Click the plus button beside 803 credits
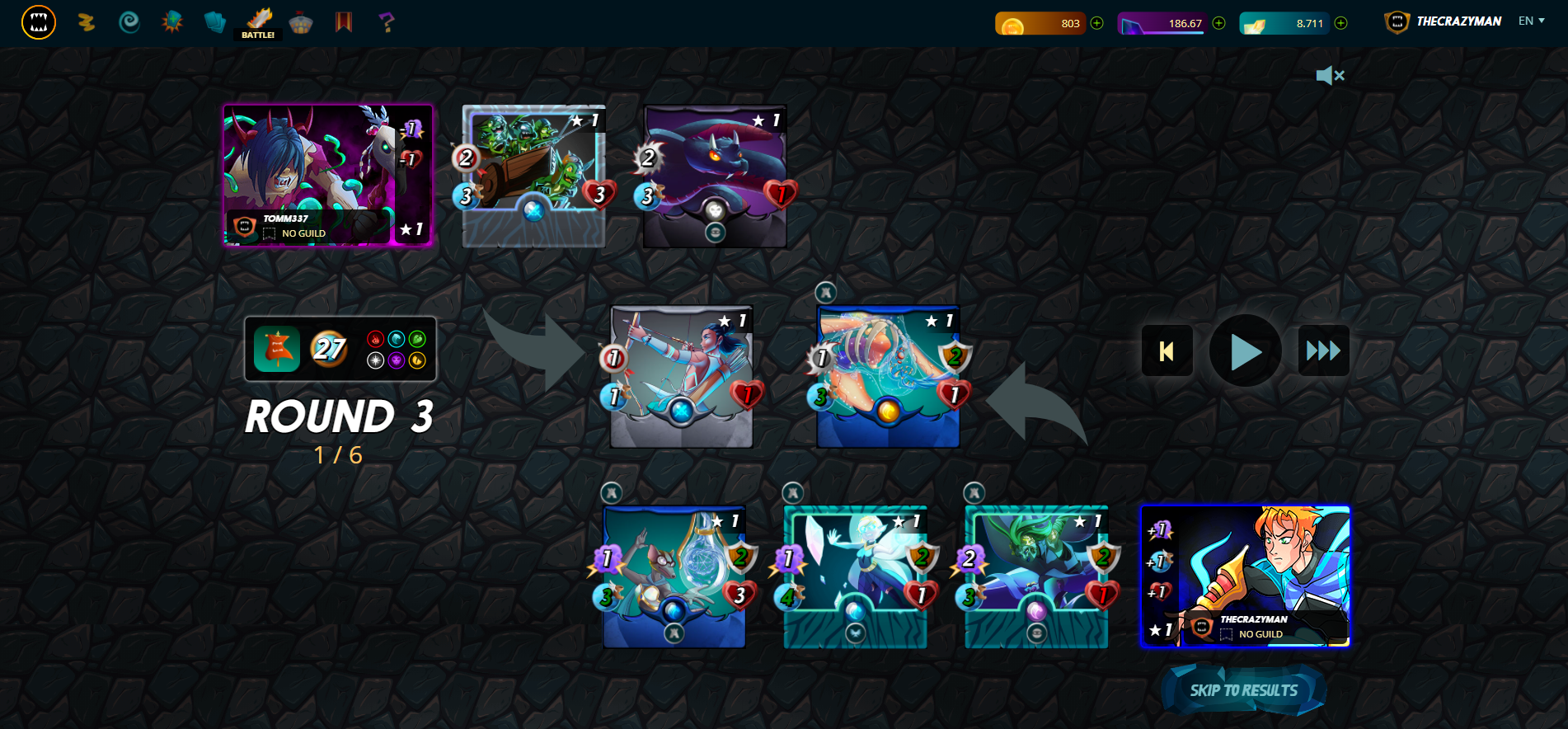Viewport: 1568px width, 729px height. click(x=1096, y=24)
